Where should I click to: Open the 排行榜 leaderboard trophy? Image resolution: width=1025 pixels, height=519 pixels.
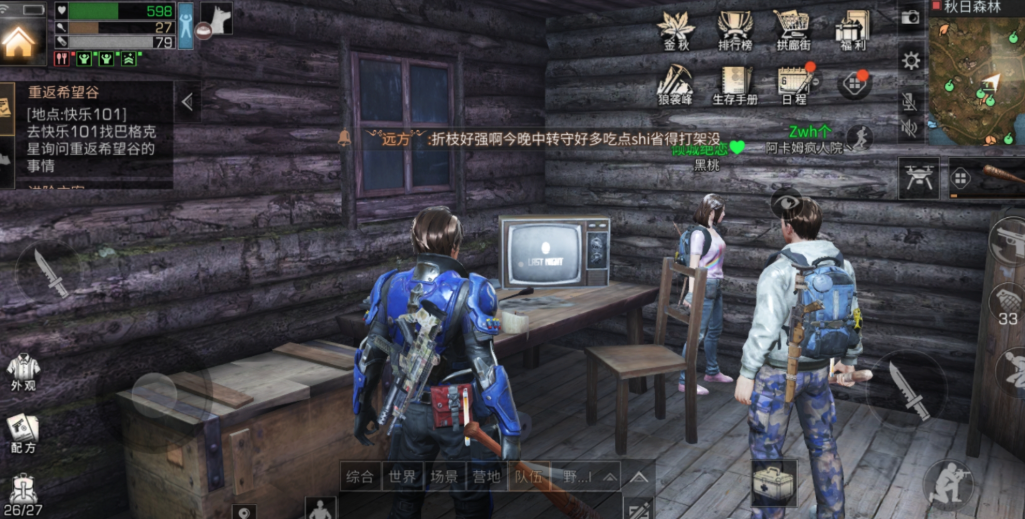tap(735, 28)
